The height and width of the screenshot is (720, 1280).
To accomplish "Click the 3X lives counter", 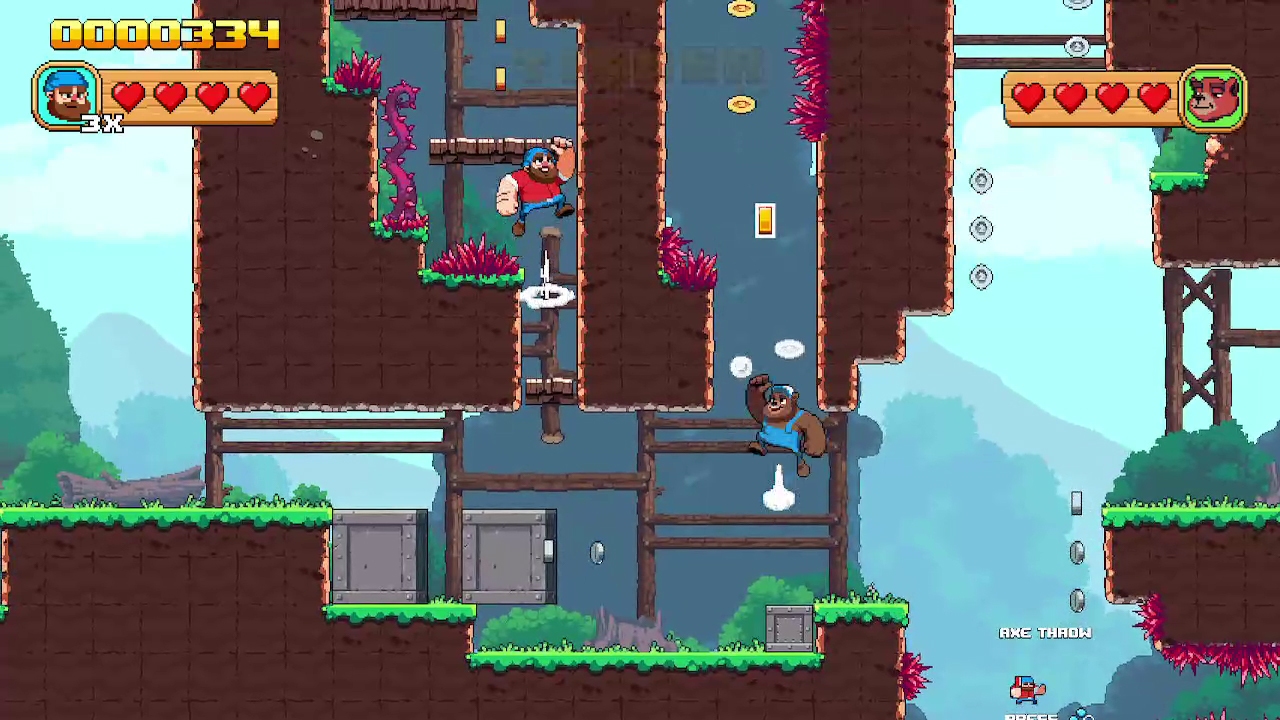I will (103, 124).
